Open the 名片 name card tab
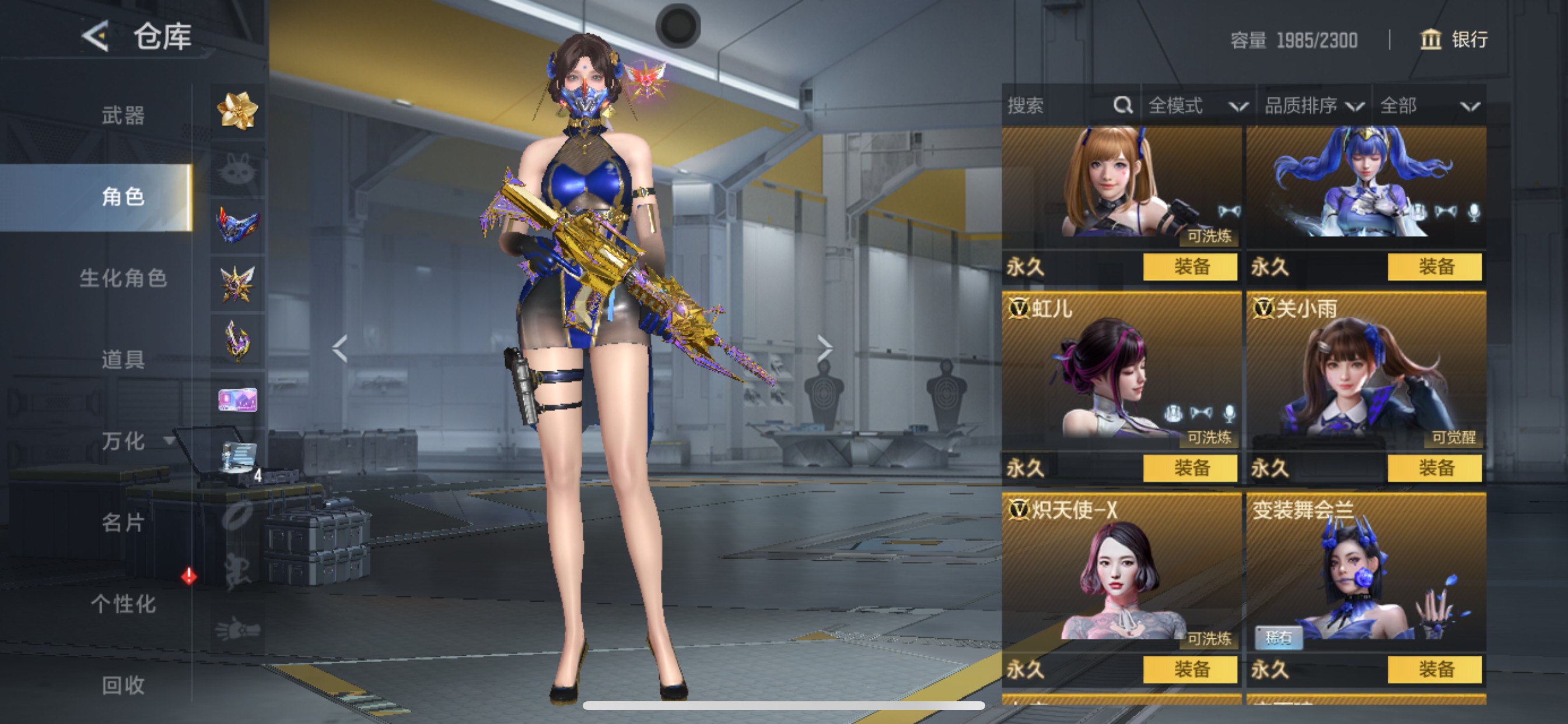 coord(123,522)
